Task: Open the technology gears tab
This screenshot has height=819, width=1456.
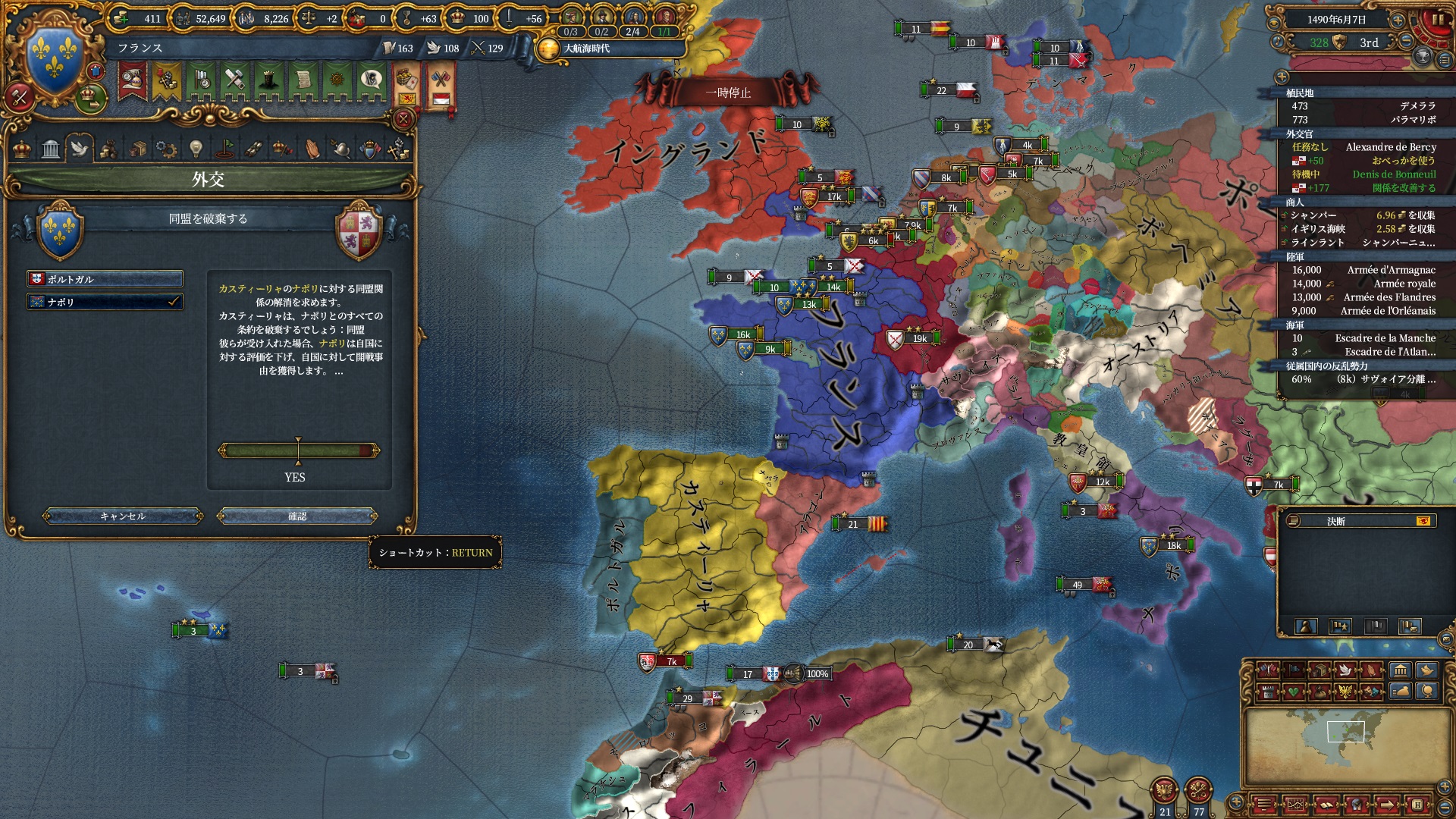Action: click(166, 149)
